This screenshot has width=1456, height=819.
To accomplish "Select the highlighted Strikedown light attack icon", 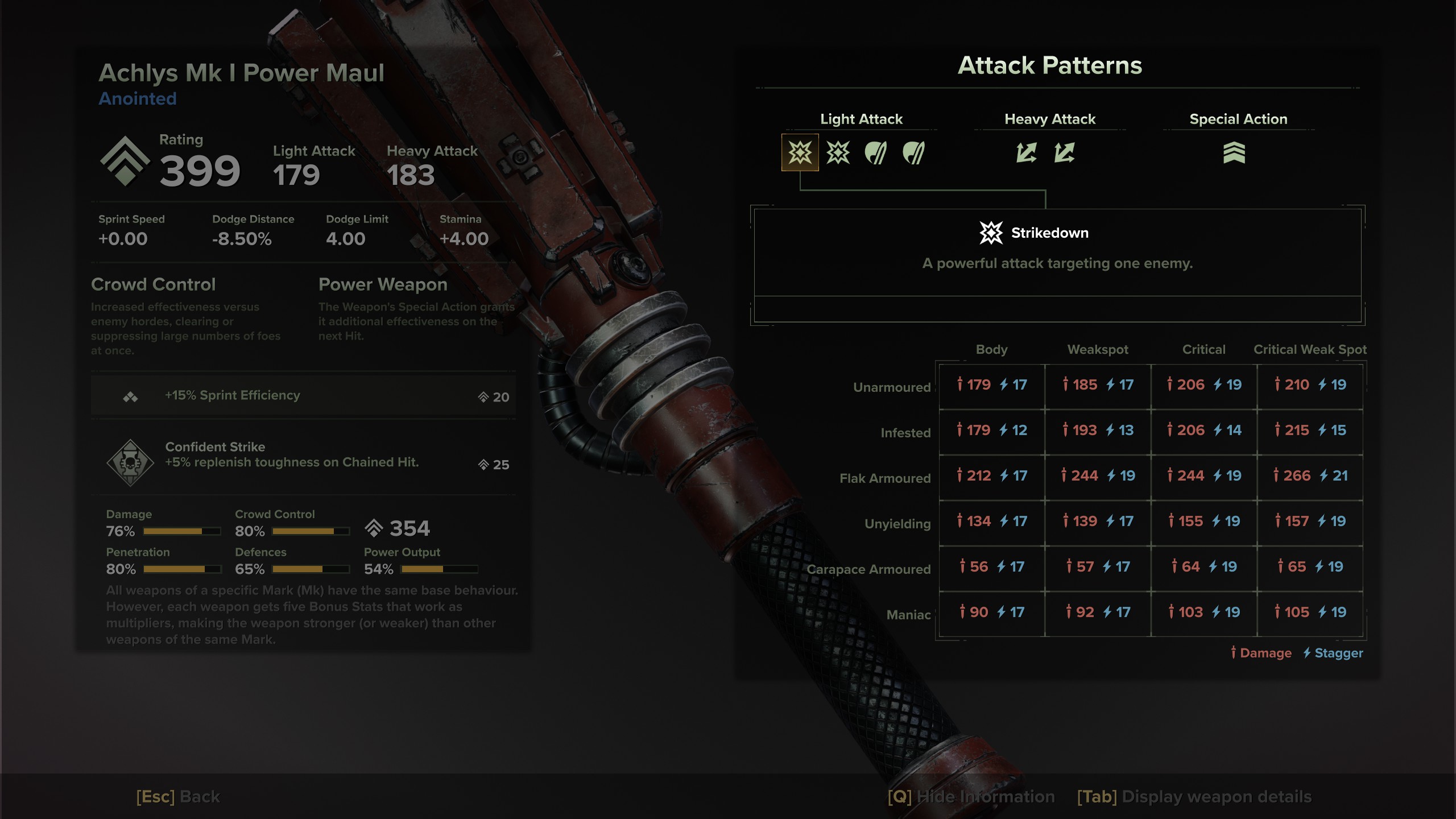I will tap(800, 152).
